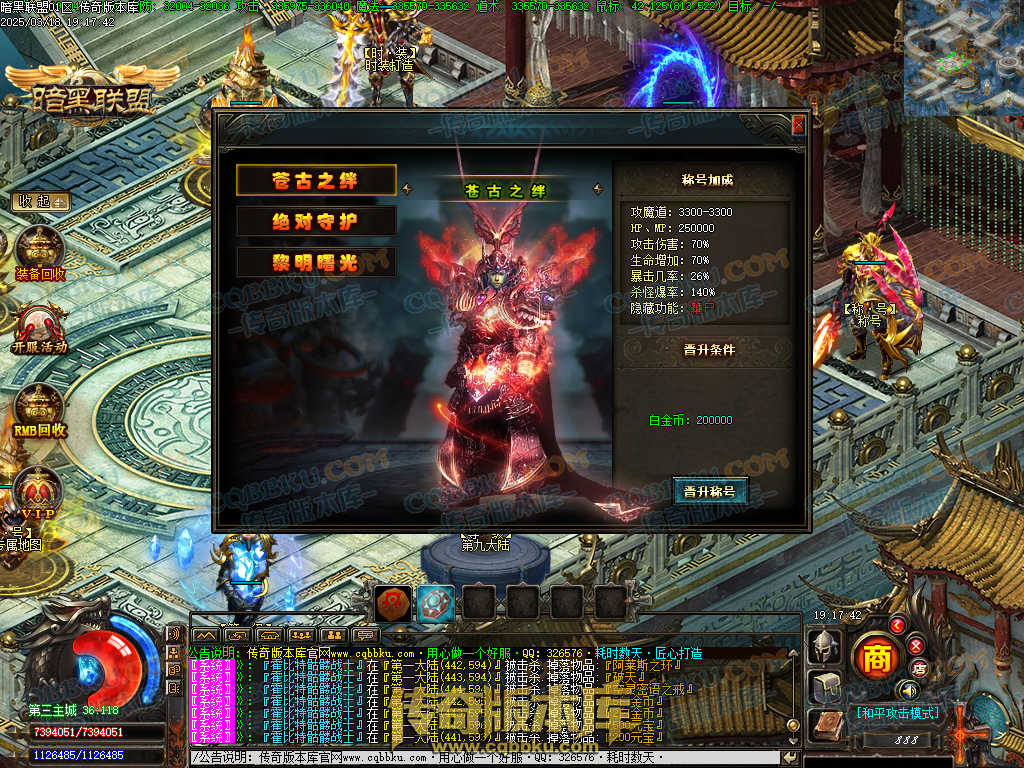Use the red potion hotbar slot
1024x768 pixels.
pos(392,602)
